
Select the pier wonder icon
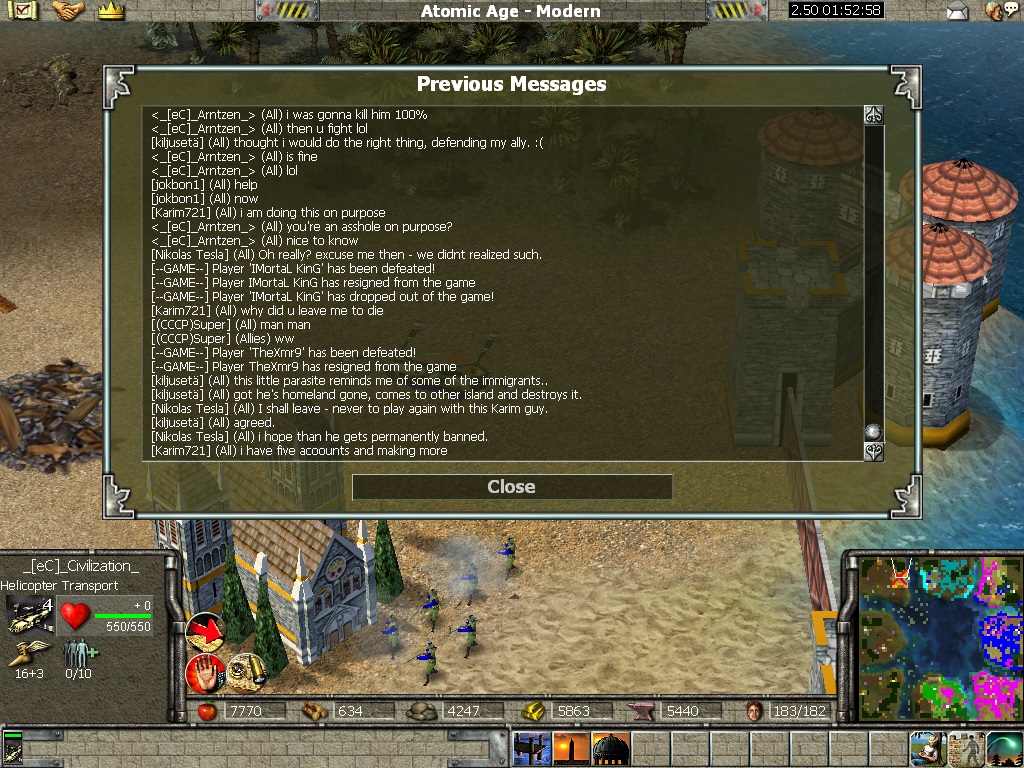[531, 748]
